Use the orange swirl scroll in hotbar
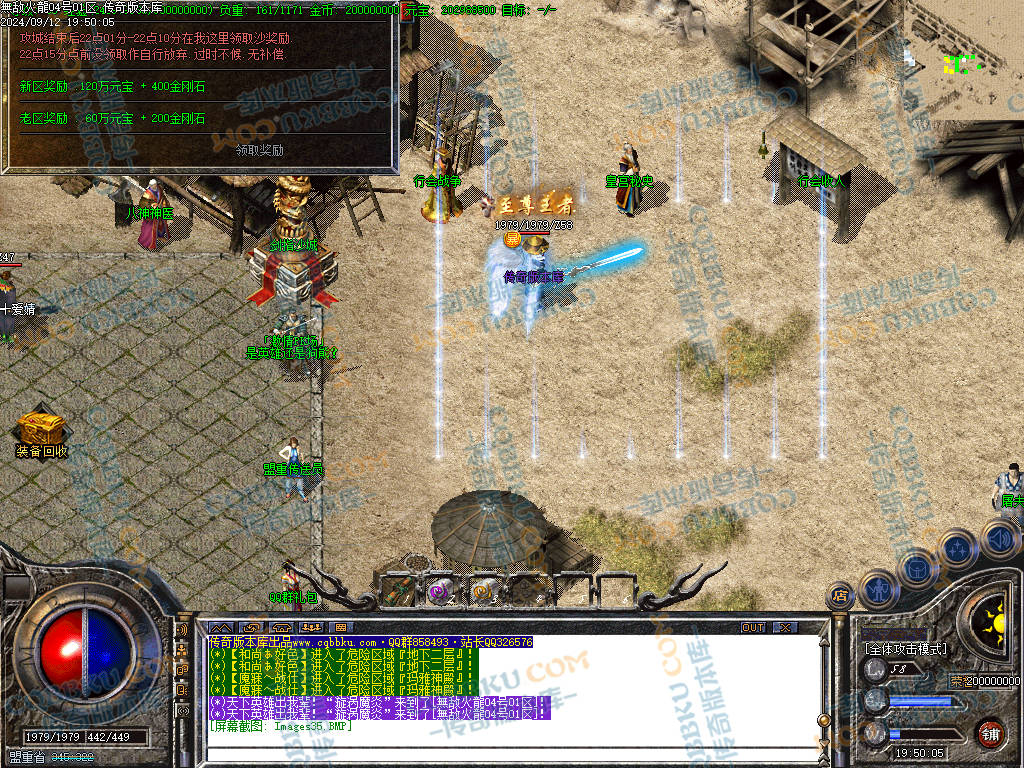Image resolution: width=1024 pixels, height=768 pixels. [484, 592]
